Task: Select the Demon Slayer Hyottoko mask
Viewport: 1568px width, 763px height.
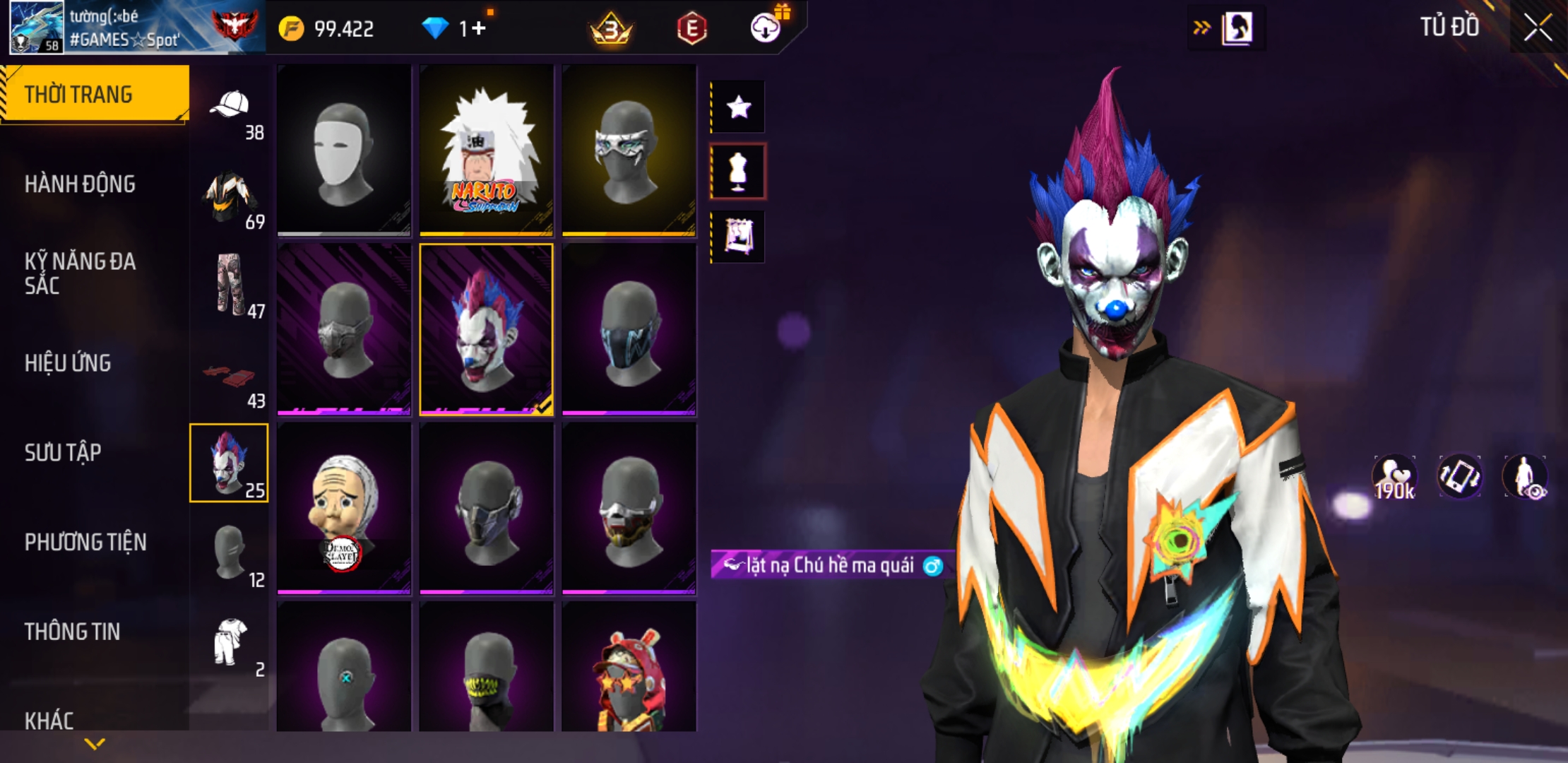Action: click(x=344, y=509)
